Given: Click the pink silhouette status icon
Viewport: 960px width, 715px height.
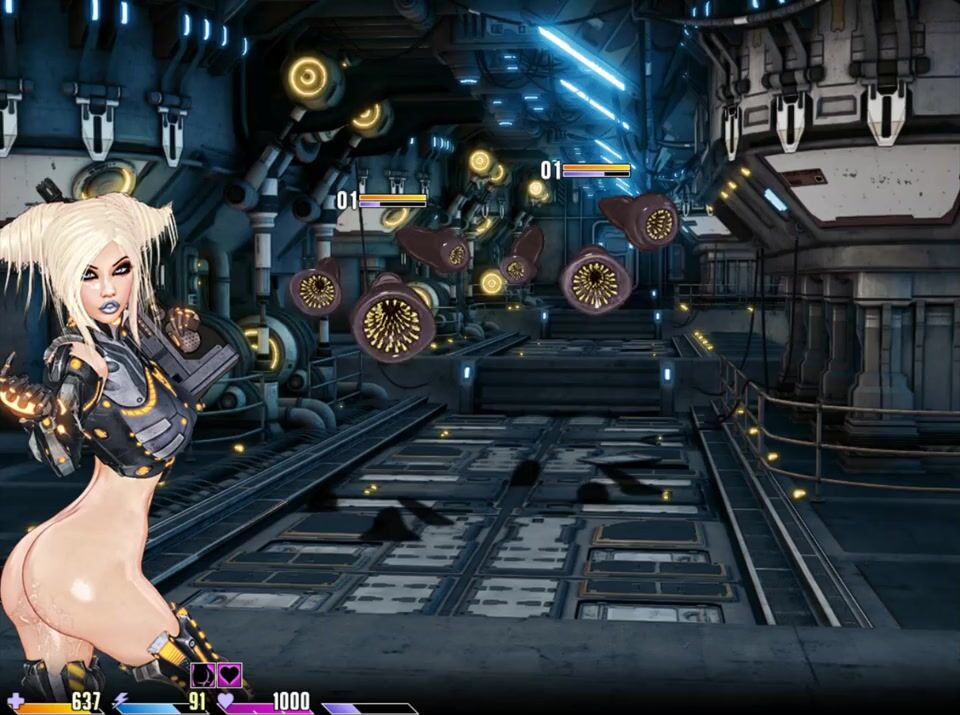Looking at the screenshot, I should click(203, 675).
